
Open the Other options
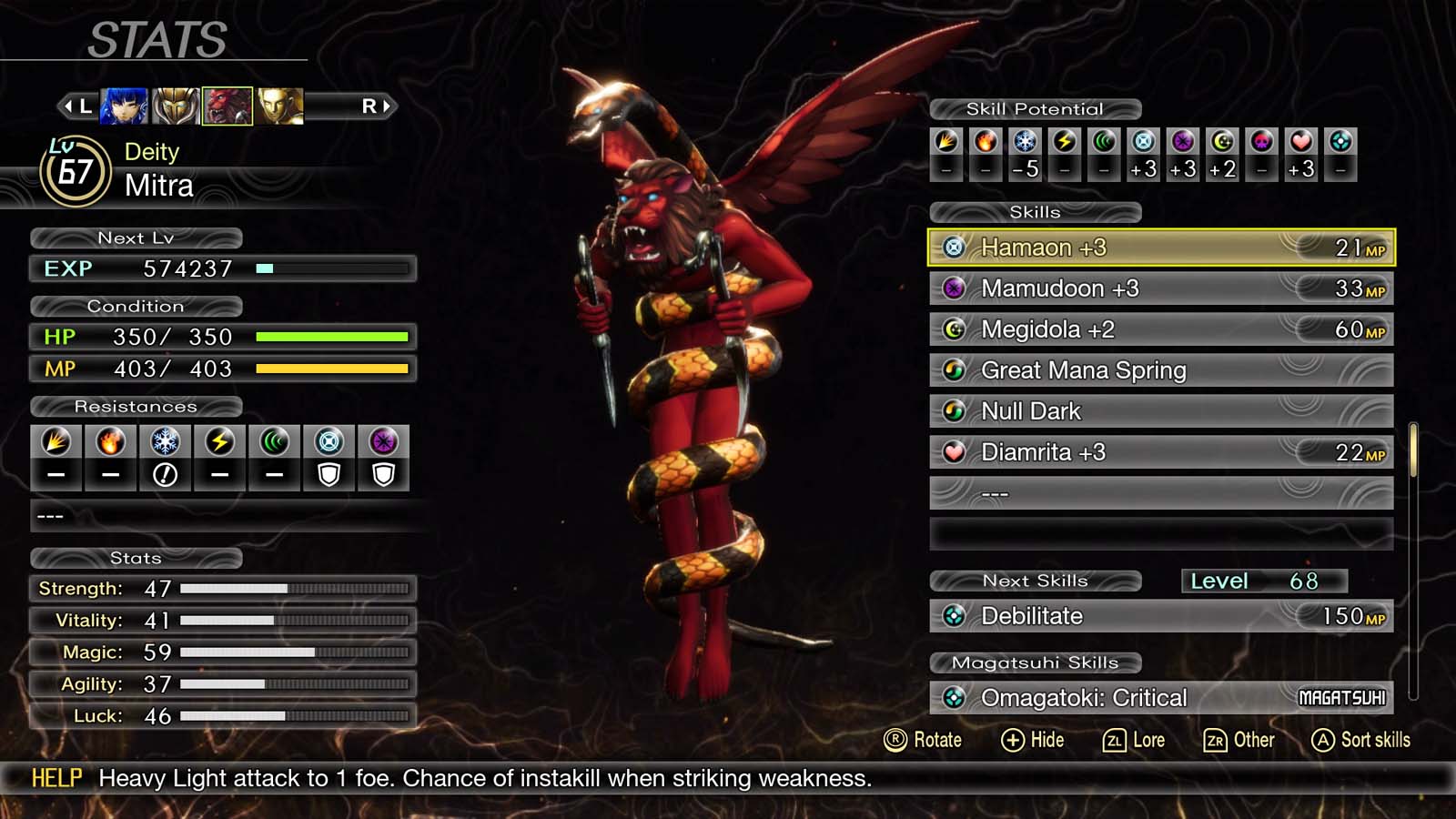click(1239, 740)
